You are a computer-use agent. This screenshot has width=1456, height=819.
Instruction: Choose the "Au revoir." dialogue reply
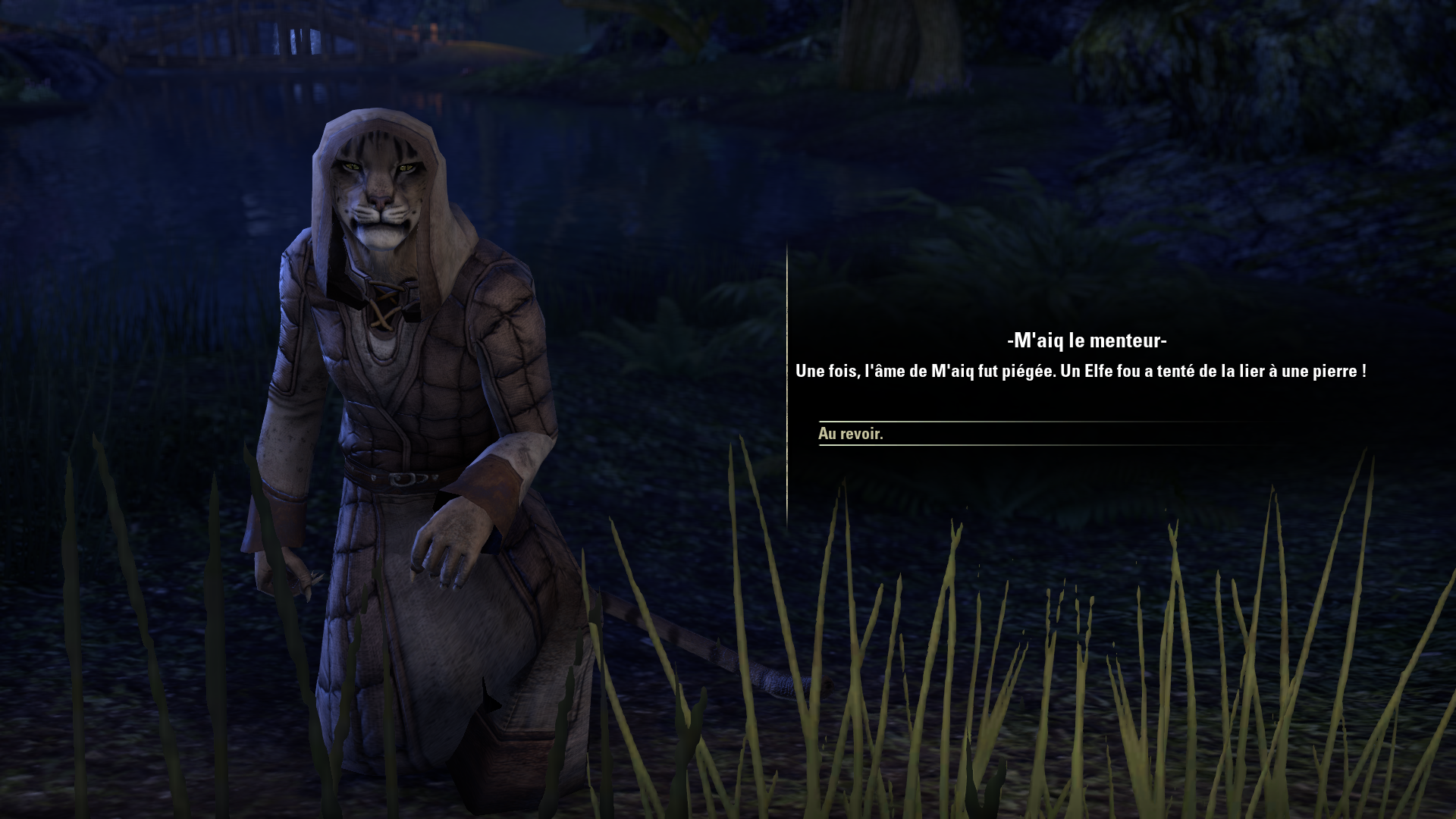coord(851,434)
